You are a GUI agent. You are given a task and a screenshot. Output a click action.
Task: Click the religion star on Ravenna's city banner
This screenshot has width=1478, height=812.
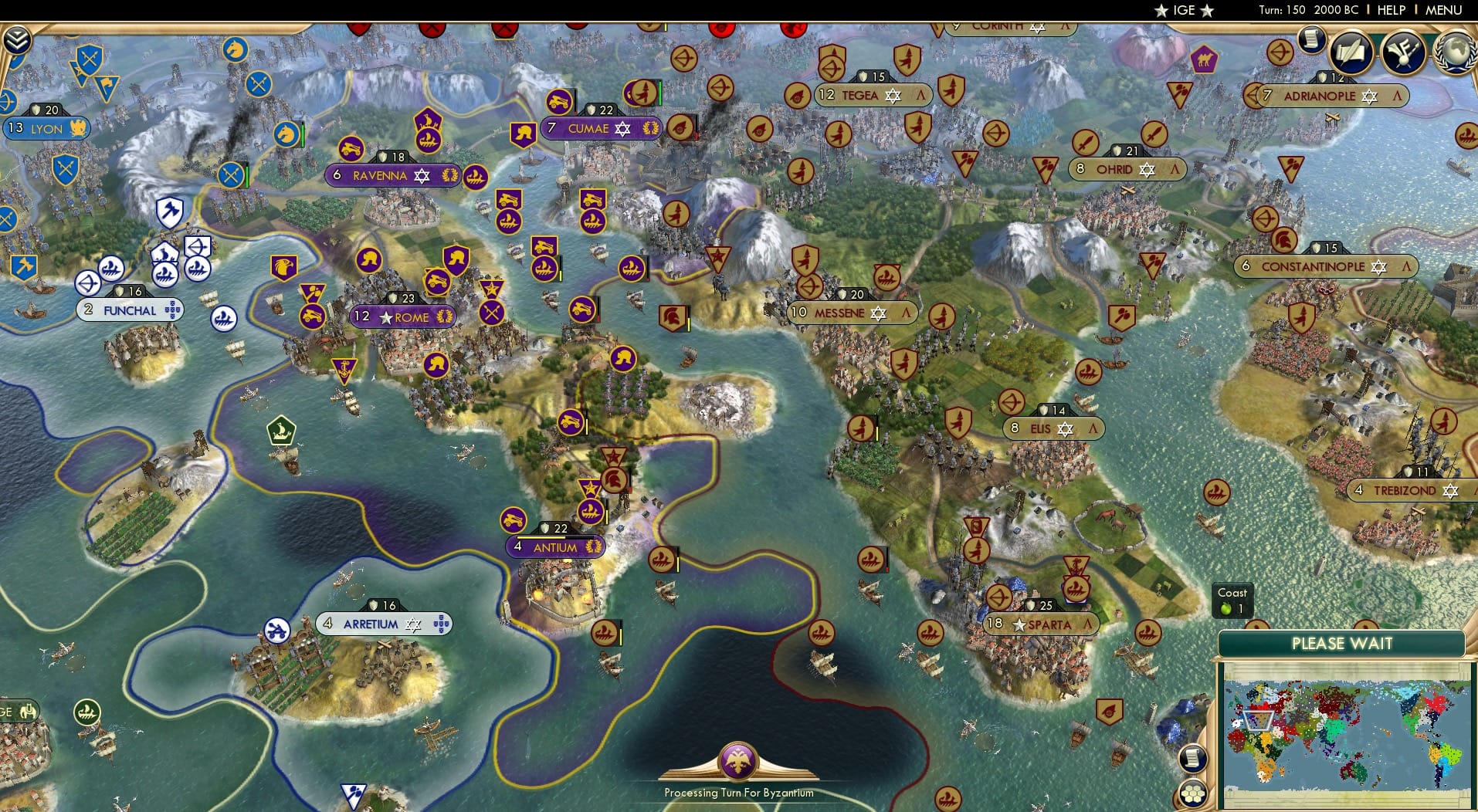422,176
